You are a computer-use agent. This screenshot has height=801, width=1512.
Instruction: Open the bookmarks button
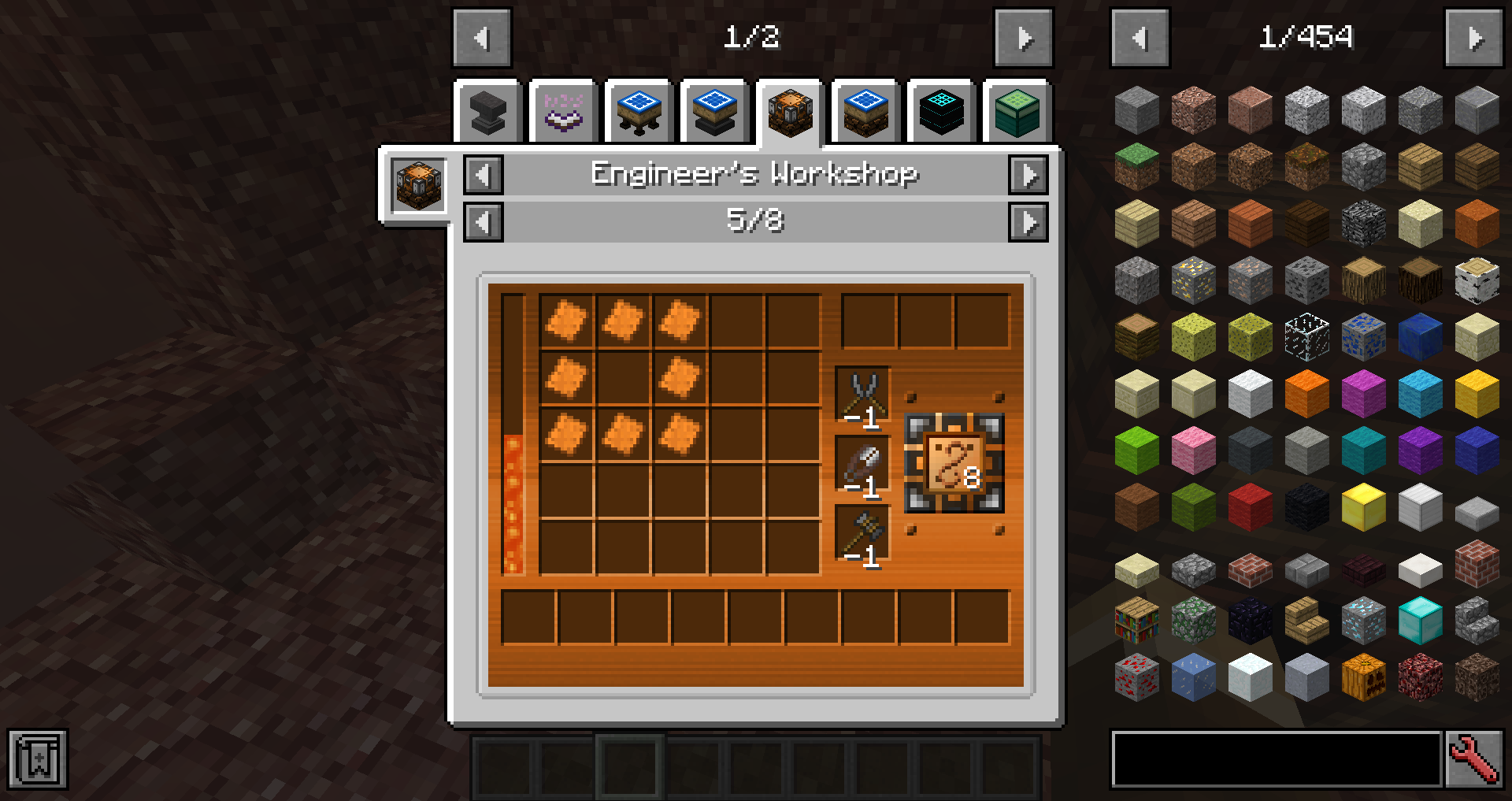pos(38,759)
